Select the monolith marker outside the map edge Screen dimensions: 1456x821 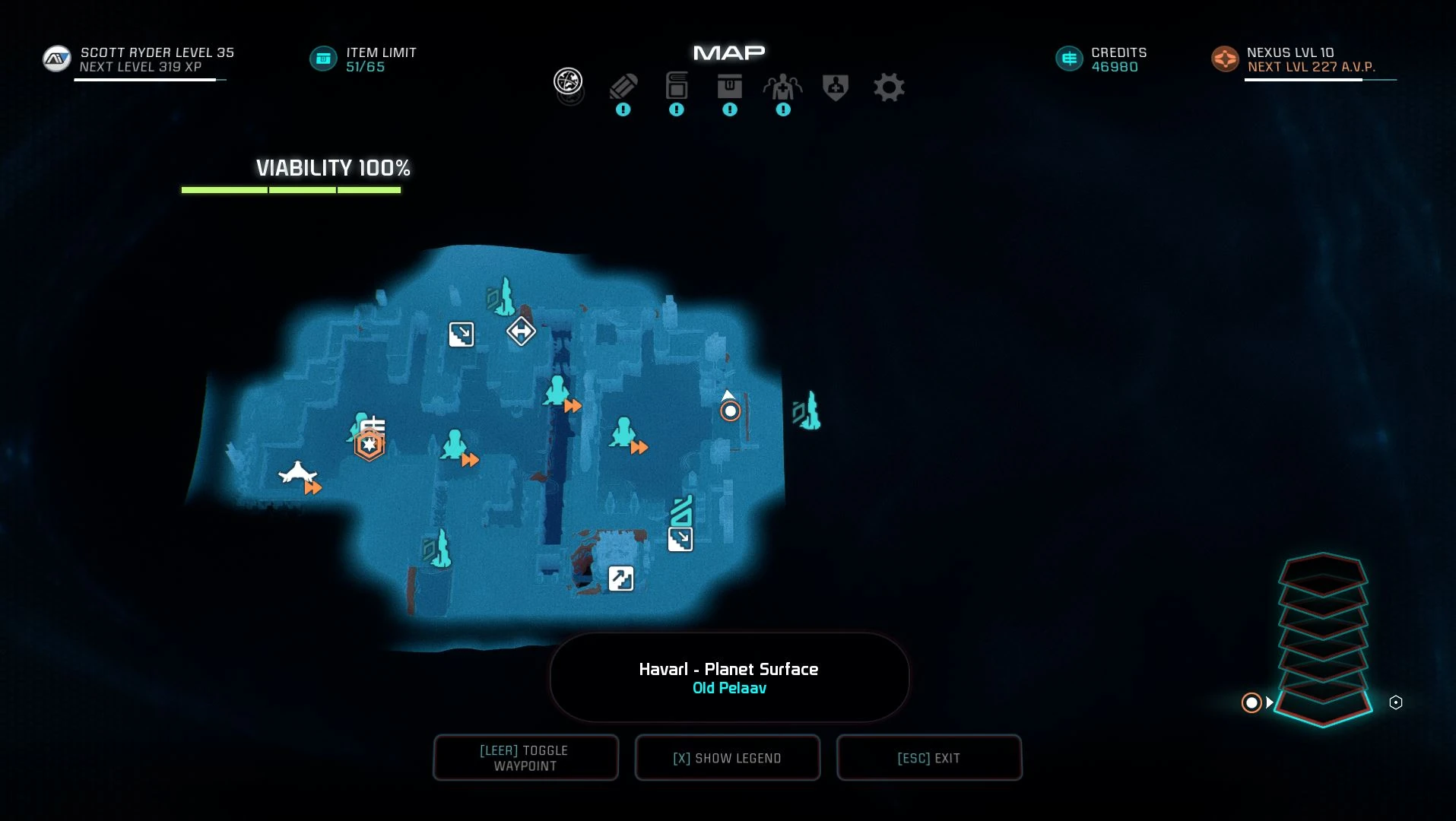(807, 411)
